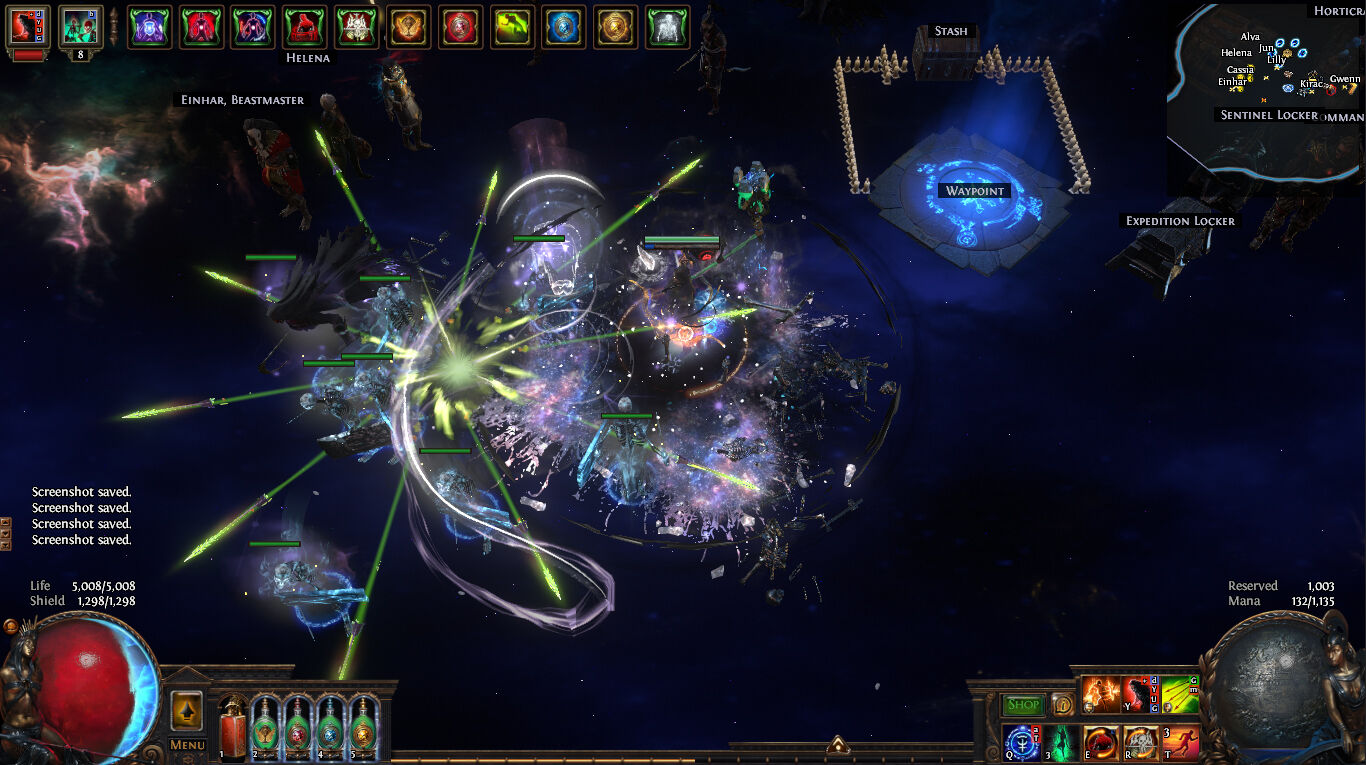This screenshot has width=1366, height=765.
Task: Activate the green ghostly figure skill
Action: [x=1061, y=744]
